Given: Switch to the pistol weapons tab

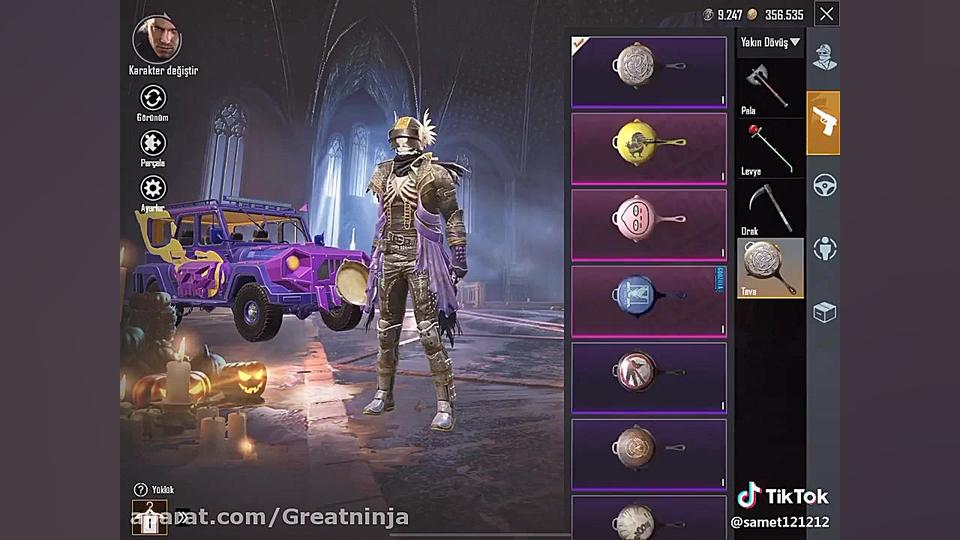Looking at the screenshot, I should coord(824,122).
